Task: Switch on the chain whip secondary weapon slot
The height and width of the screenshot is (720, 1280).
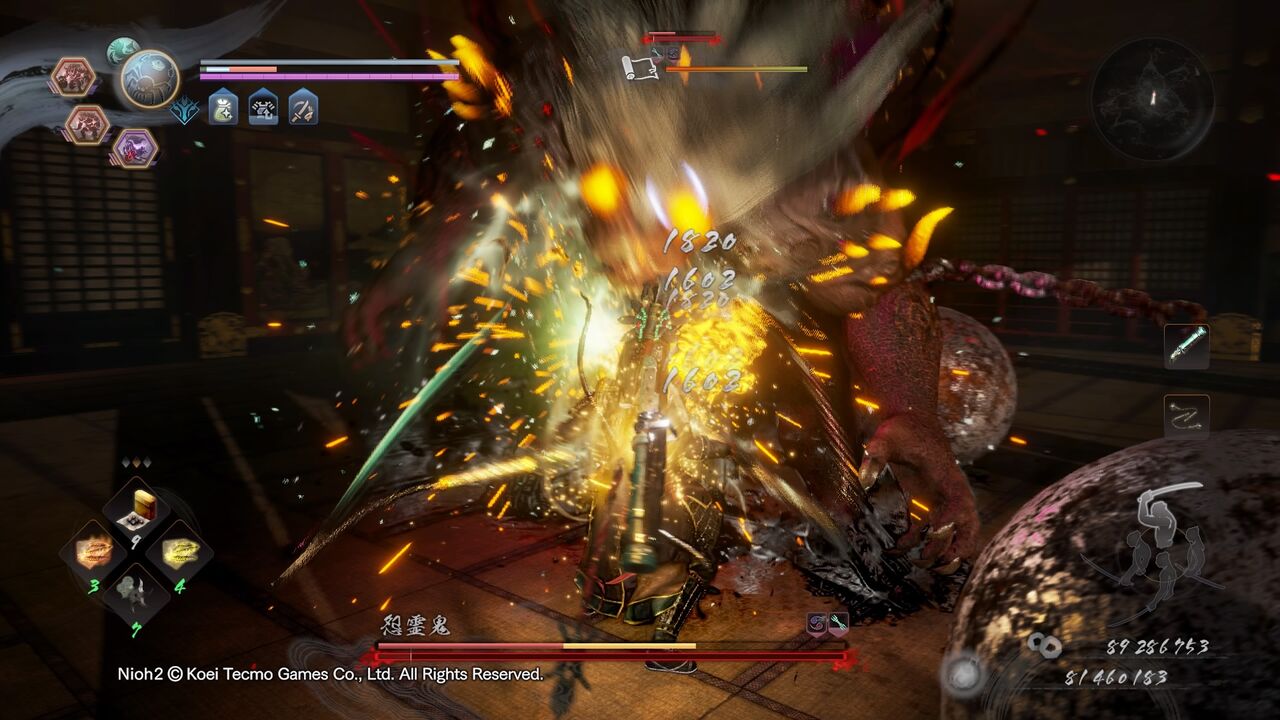Action: 1187,414
